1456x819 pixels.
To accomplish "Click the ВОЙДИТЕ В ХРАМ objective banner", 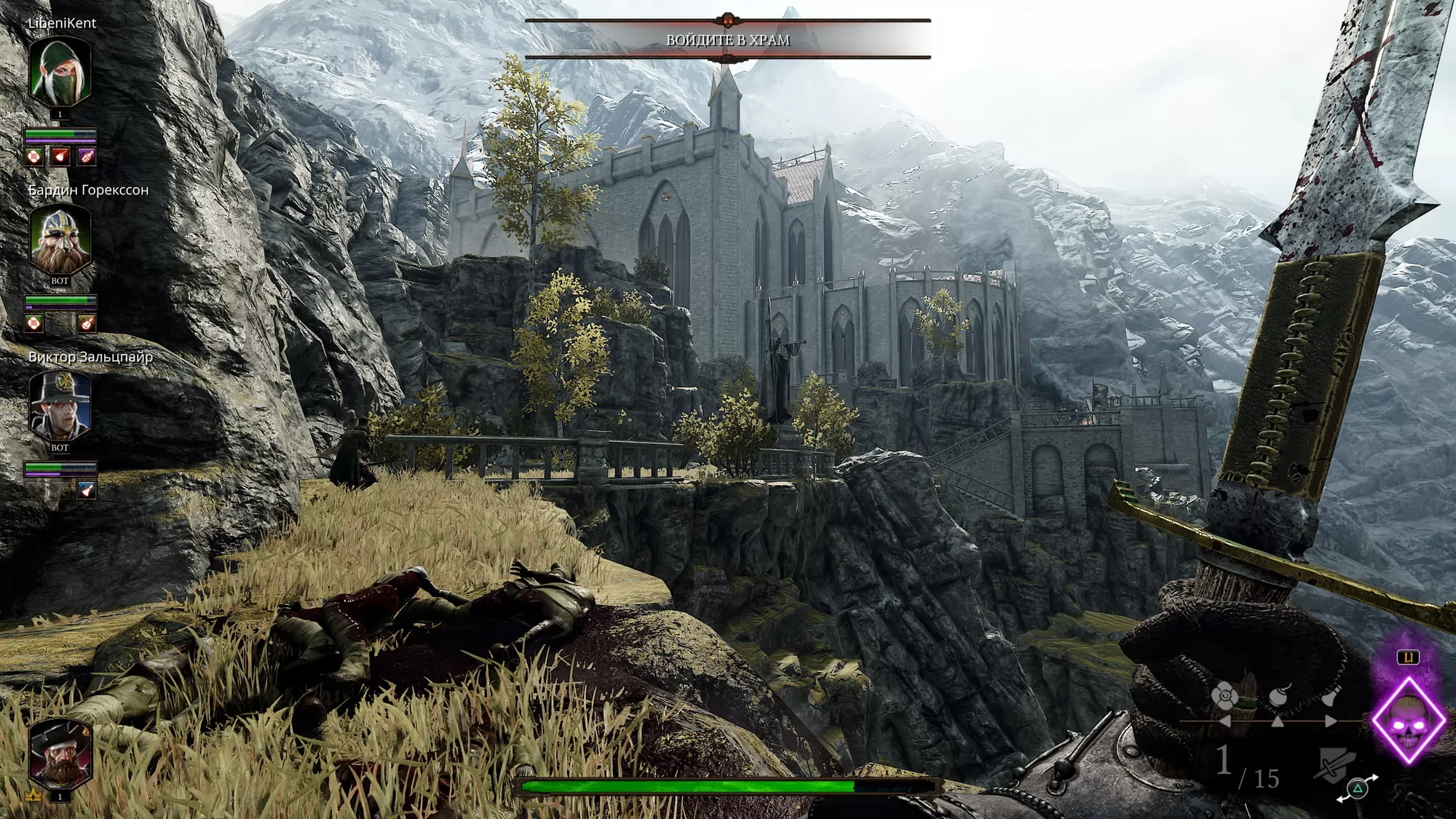I will pos(727,40).
